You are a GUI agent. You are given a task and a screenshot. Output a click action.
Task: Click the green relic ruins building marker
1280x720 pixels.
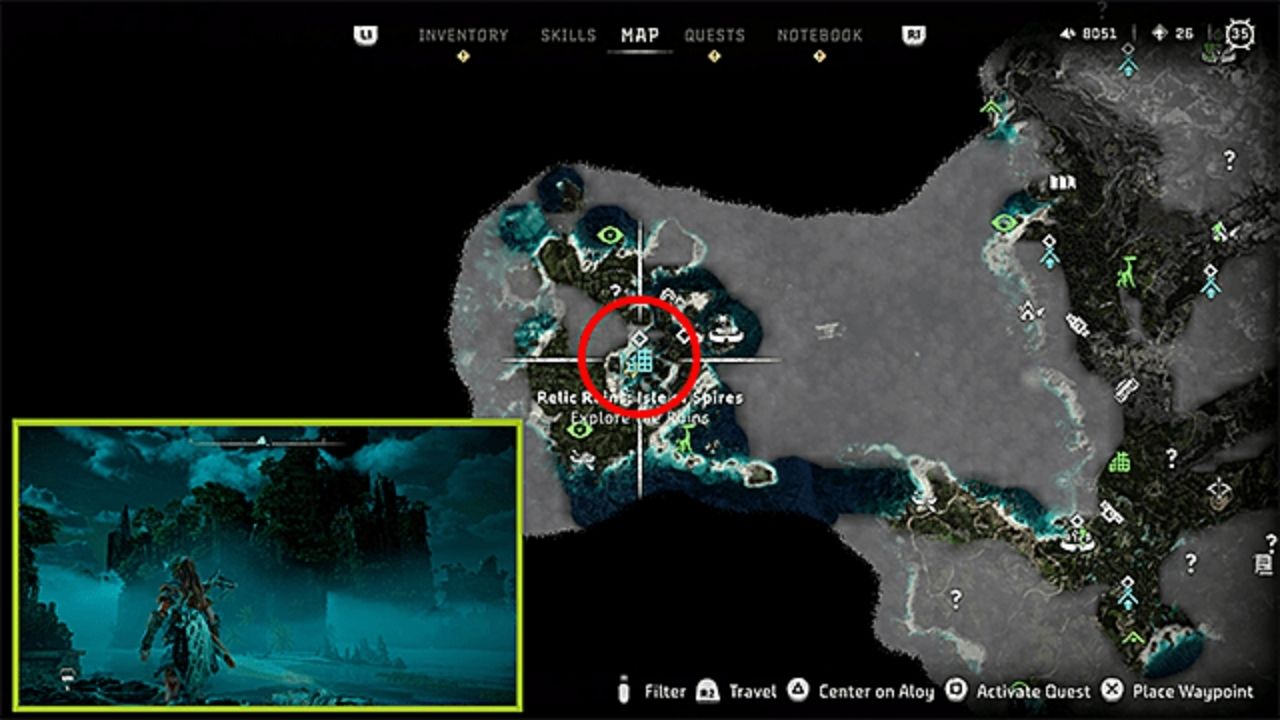pos(1120,463)
